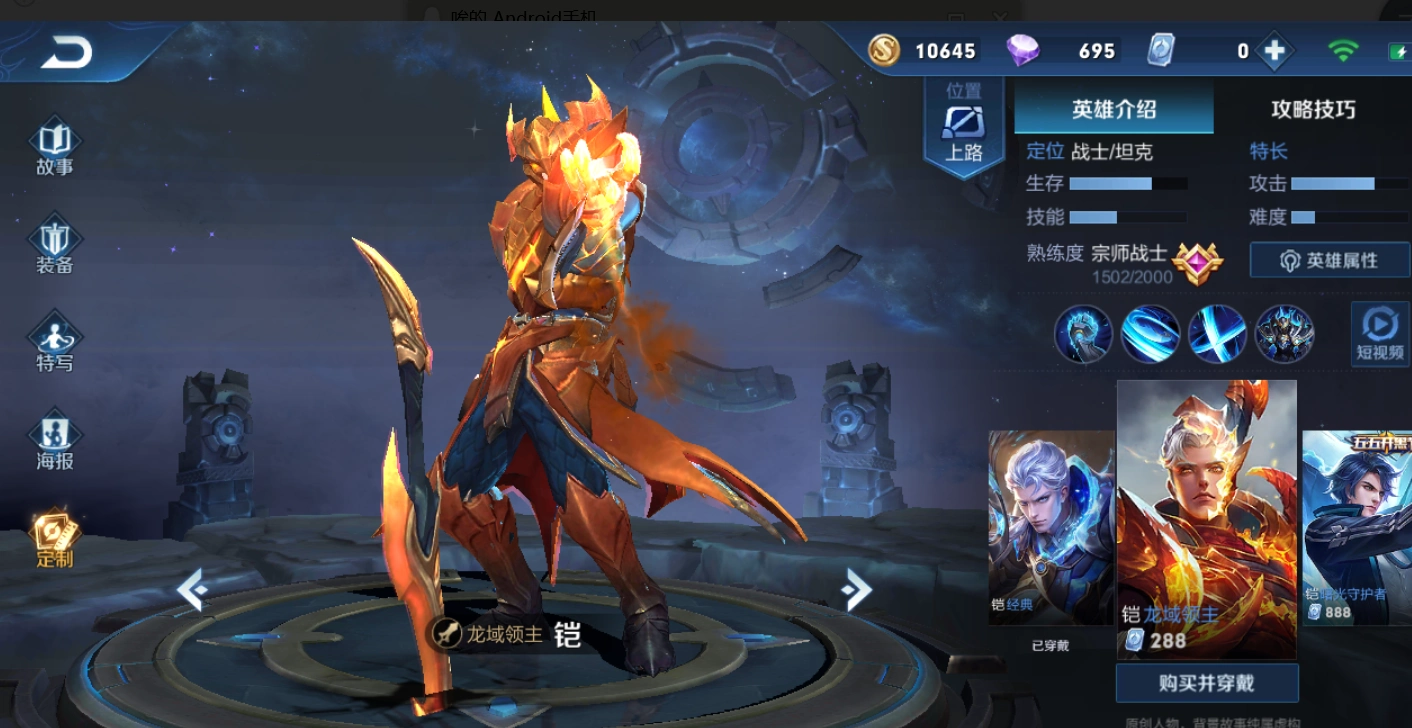The height and width of the screenshot is (728, 1412).
Task: Show the next hero with right arrow
Action: click(856, 590)
